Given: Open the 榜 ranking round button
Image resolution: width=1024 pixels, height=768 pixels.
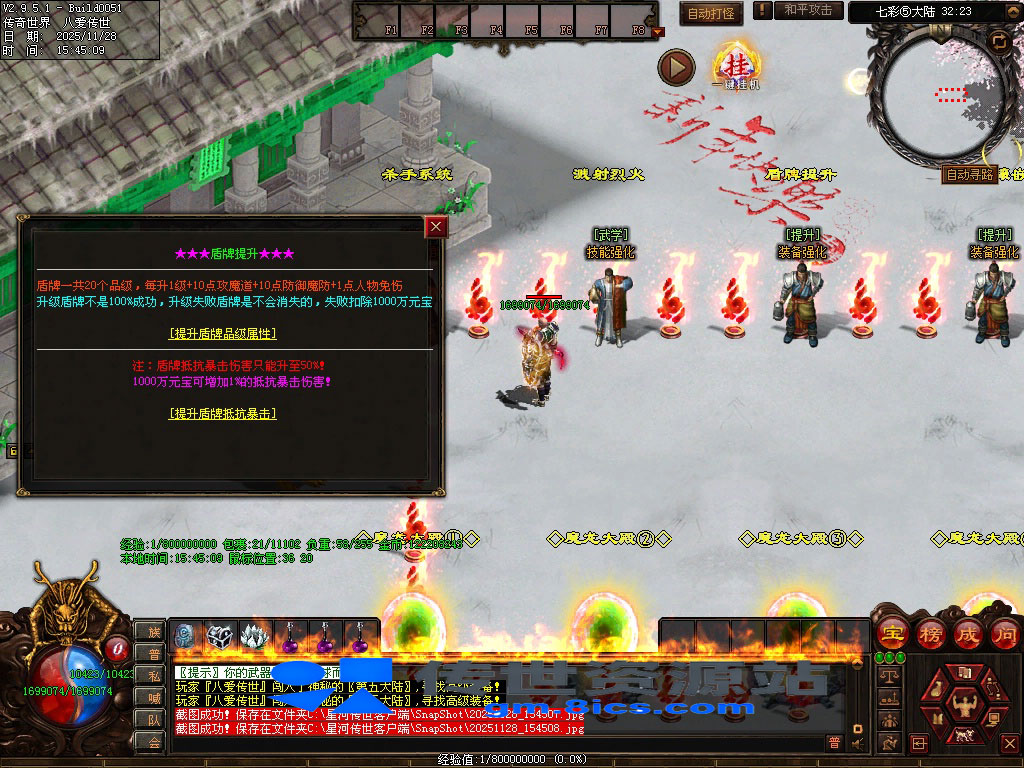Looking at the screenshot, I should [x=929, y=633].
